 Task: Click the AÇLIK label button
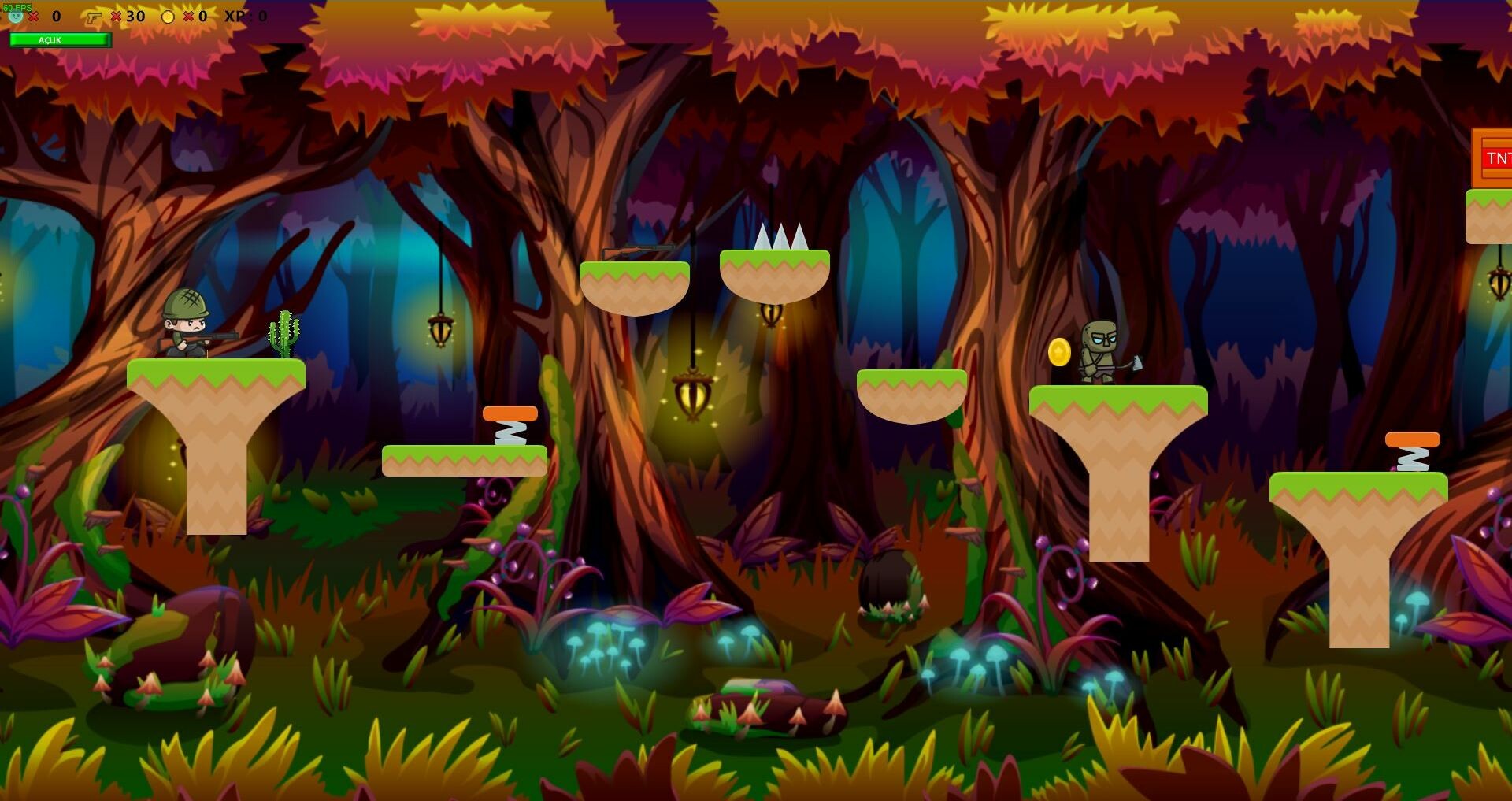click(x=50, y=39)
